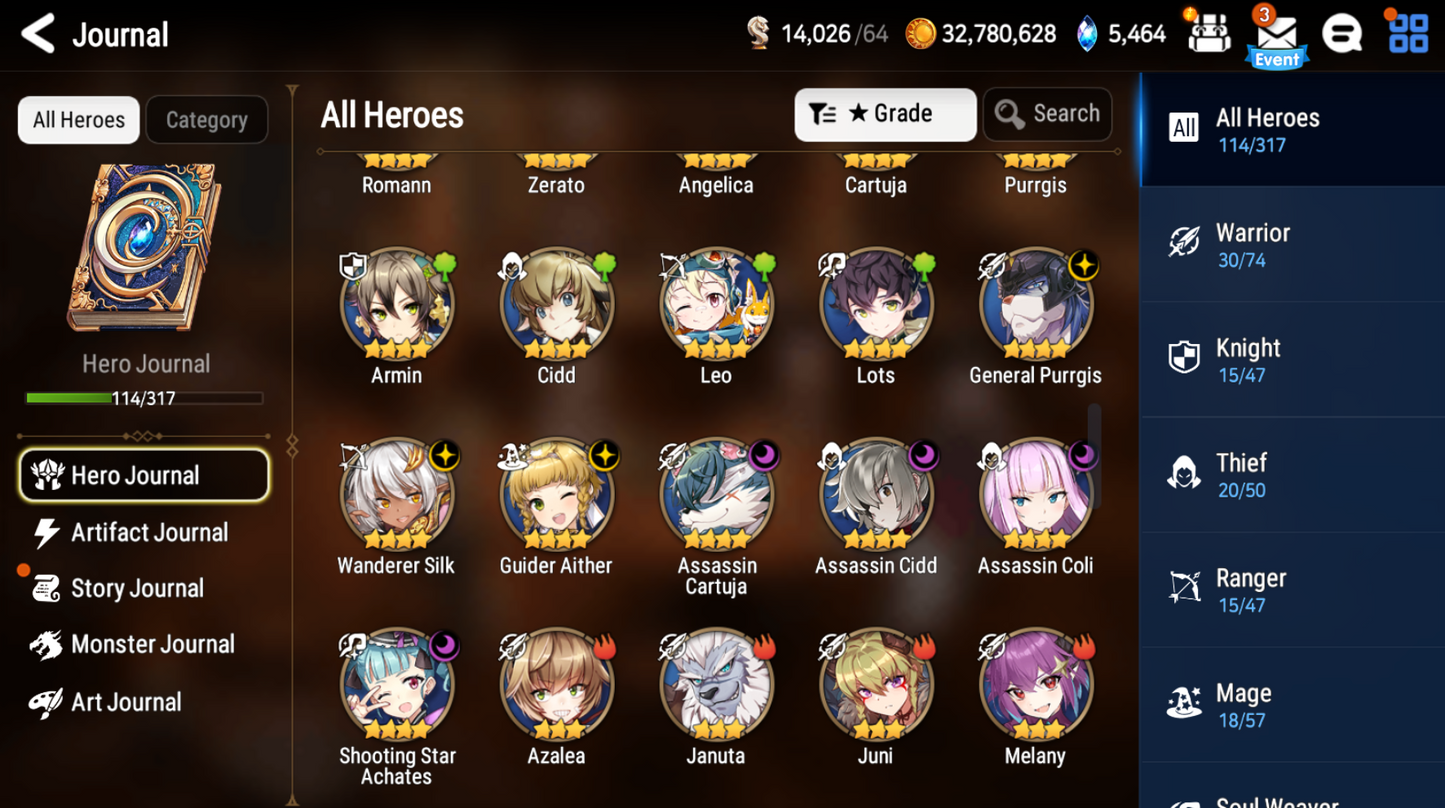Select the Assassin Cidd hero portrait
The width and height of the screenshot is (1445, 808).
pyautogui.click(x=875, y=495)
